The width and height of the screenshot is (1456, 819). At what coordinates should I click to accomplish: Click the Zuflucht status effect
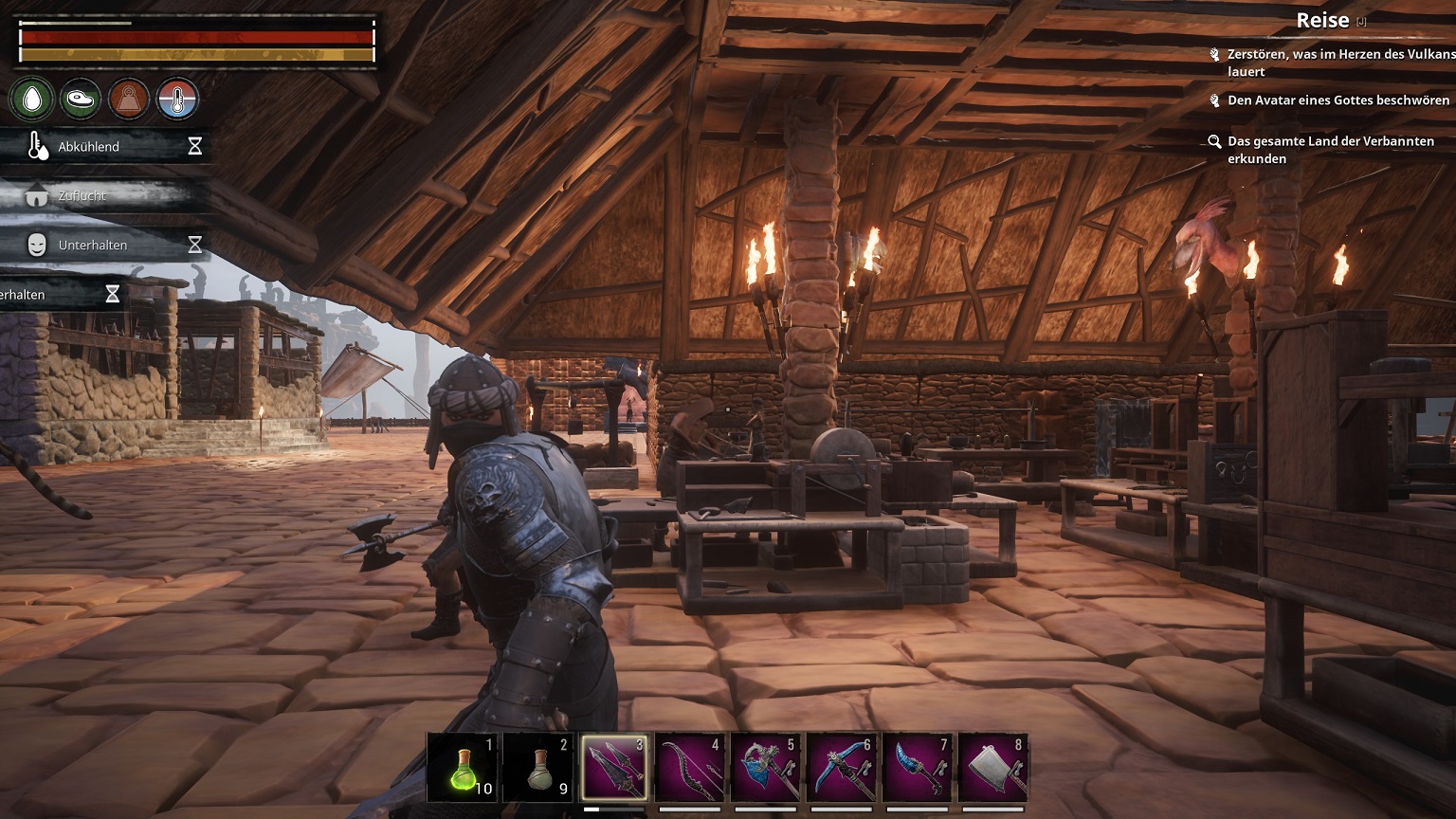point(82,196)
